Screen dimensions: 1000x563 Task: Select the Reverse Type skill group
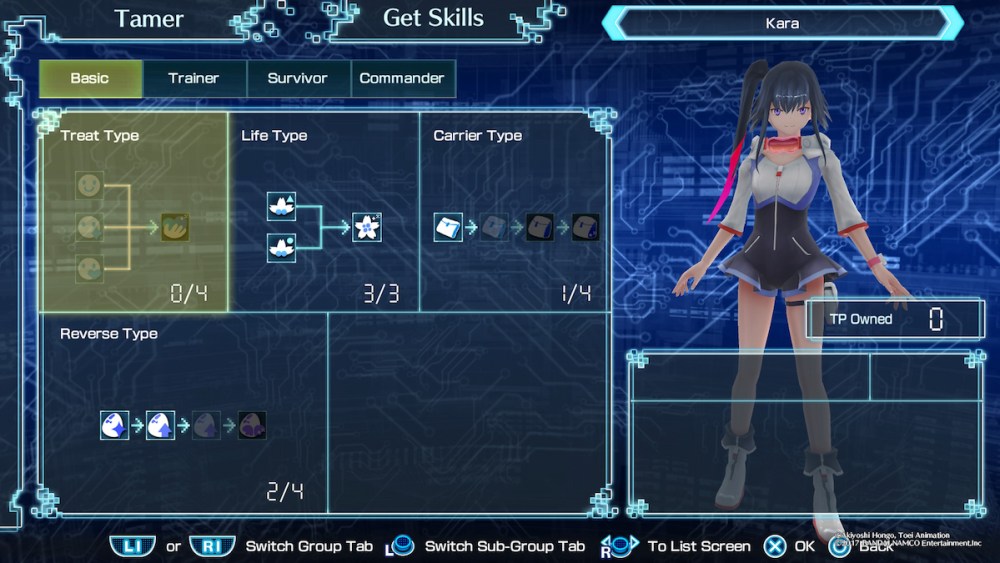(x=183, y=412)
